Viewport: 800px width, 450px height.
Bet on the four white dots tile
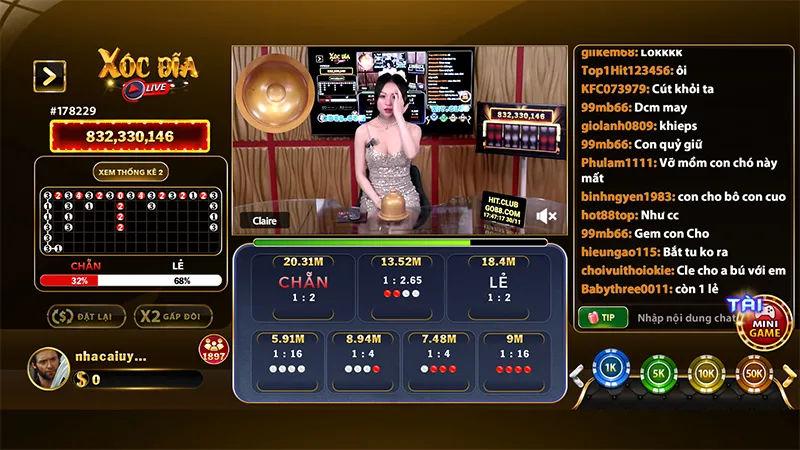click(x=288, y=356)
